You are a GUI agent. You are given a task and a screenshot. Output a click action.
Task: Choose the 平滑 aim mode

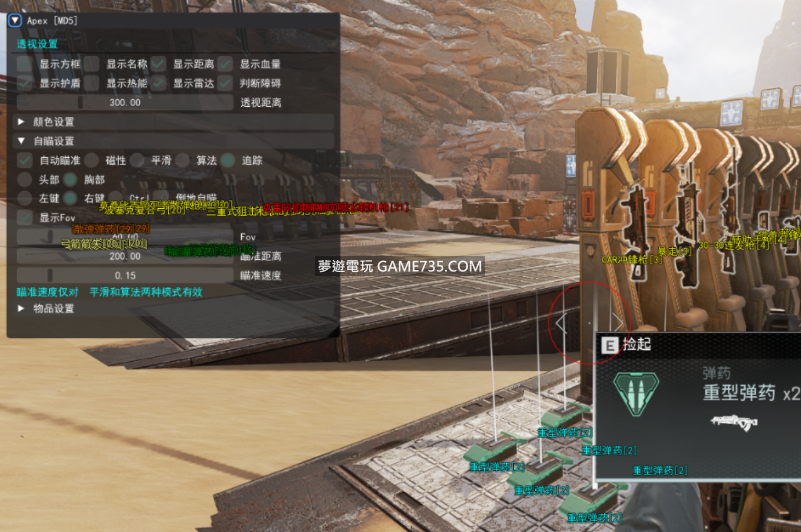[136, 160]
